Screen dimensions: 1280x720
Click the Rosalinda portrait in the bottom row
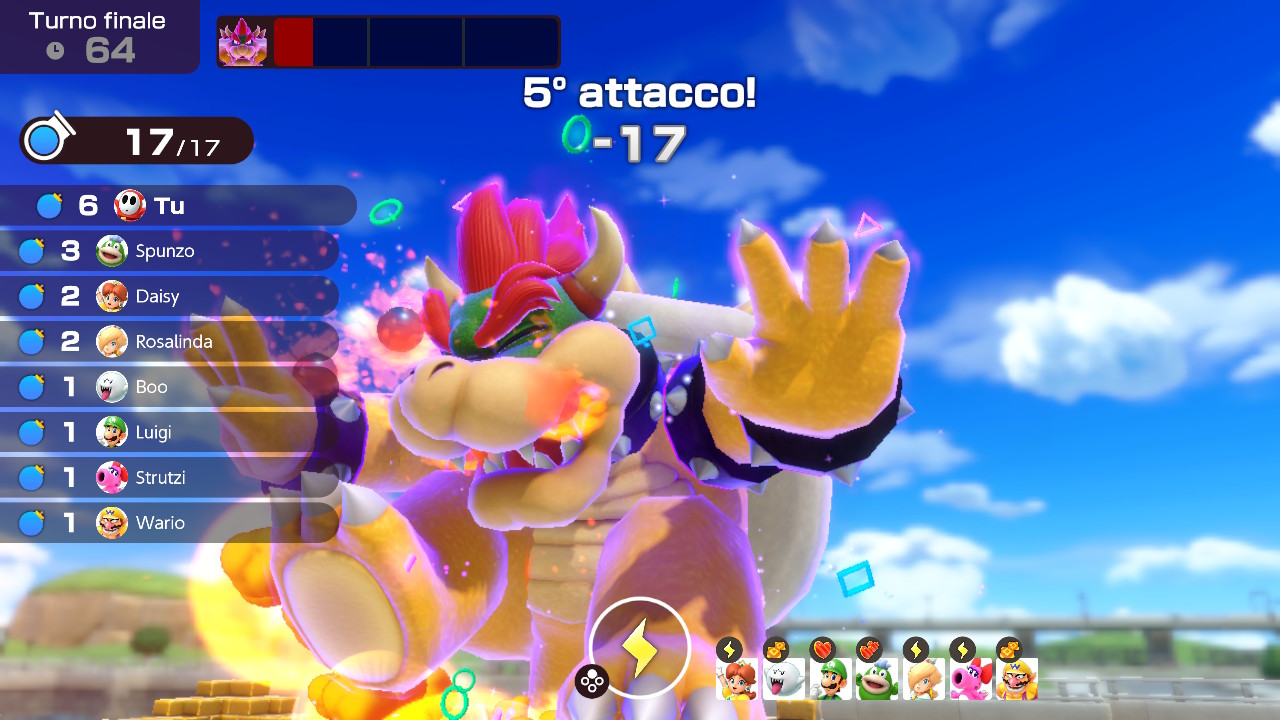point(923,679)
